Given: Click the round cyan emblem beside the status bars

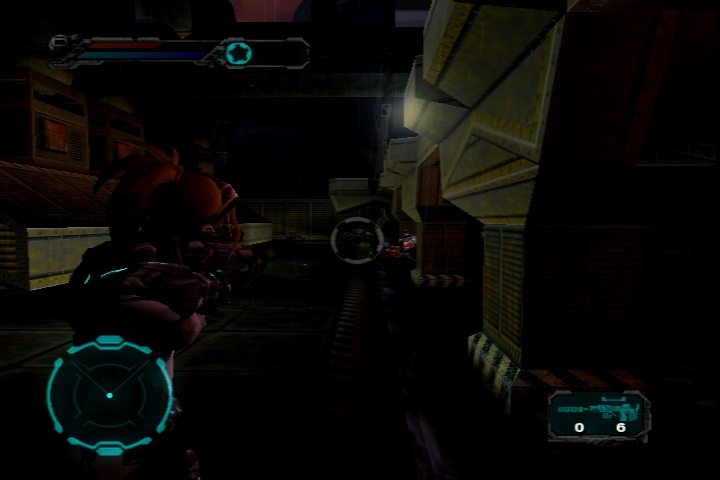Looking at the screenshot, I should pyautogui.click(x=238, y=53).
